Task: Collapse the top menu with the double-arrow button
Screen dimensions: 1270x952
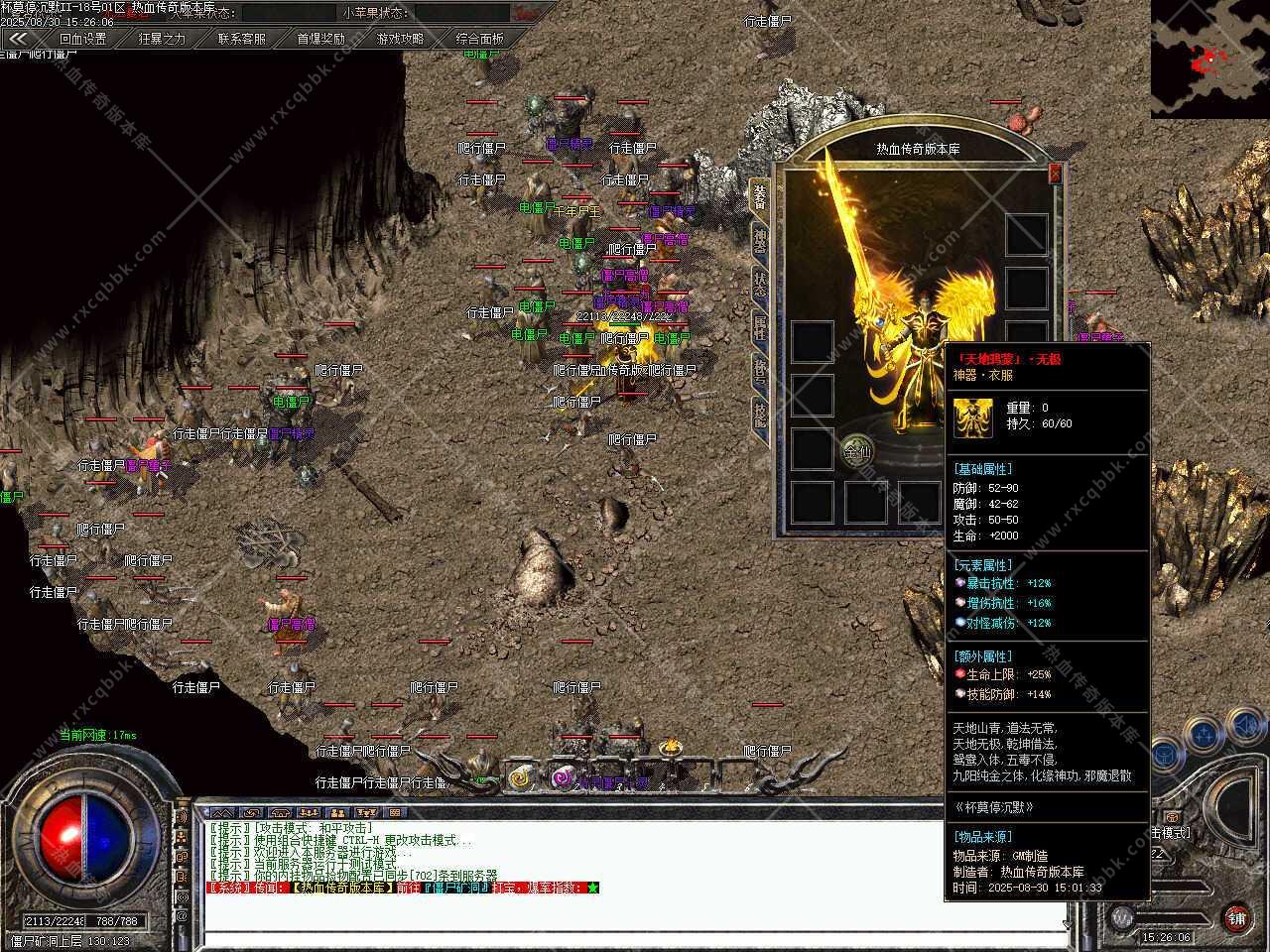Action: (17, 39)
